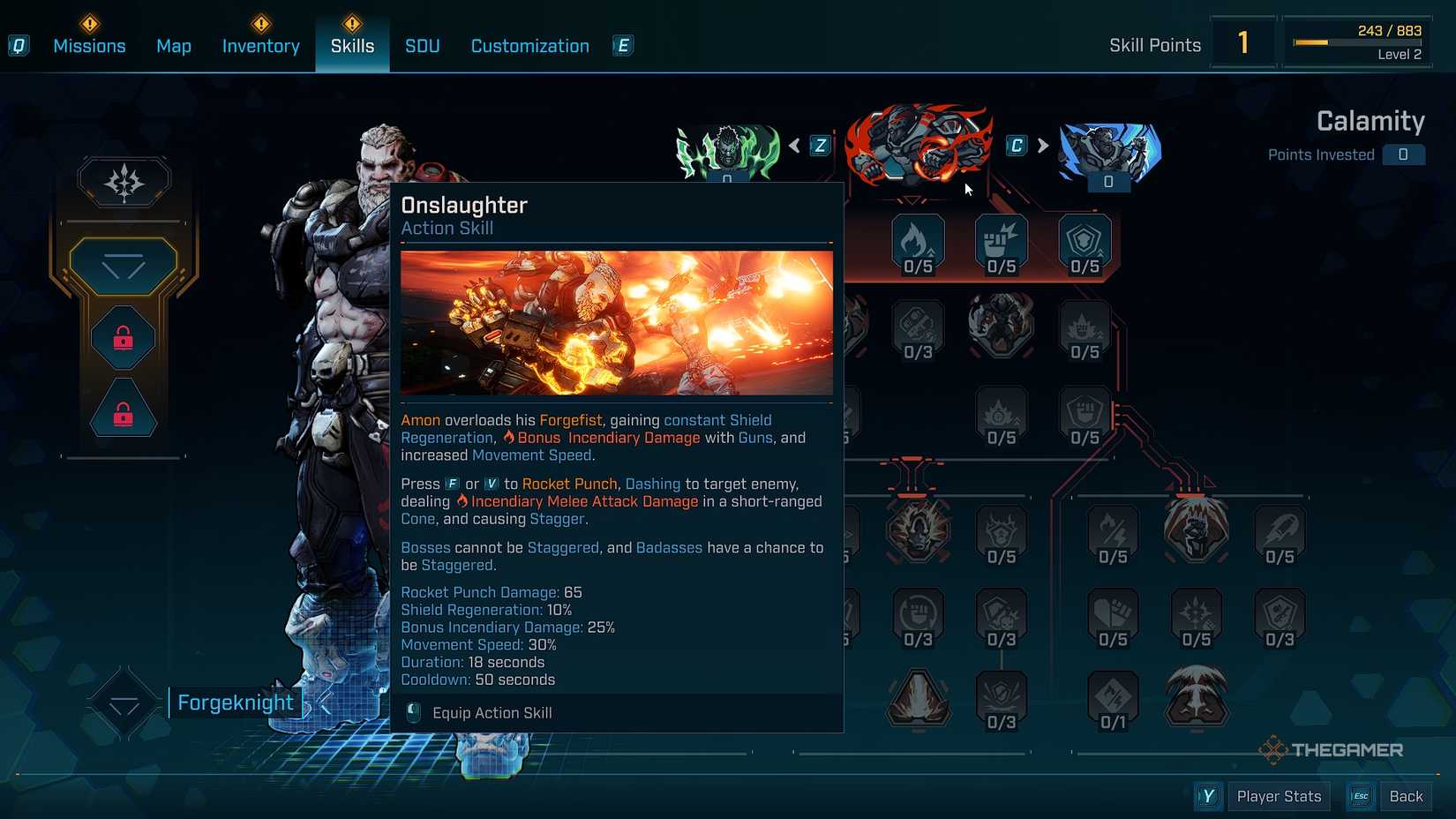Select the large augment portrait skill node
The width and height of the screenshot is (1456, 819).
(x=1001, y=325)
